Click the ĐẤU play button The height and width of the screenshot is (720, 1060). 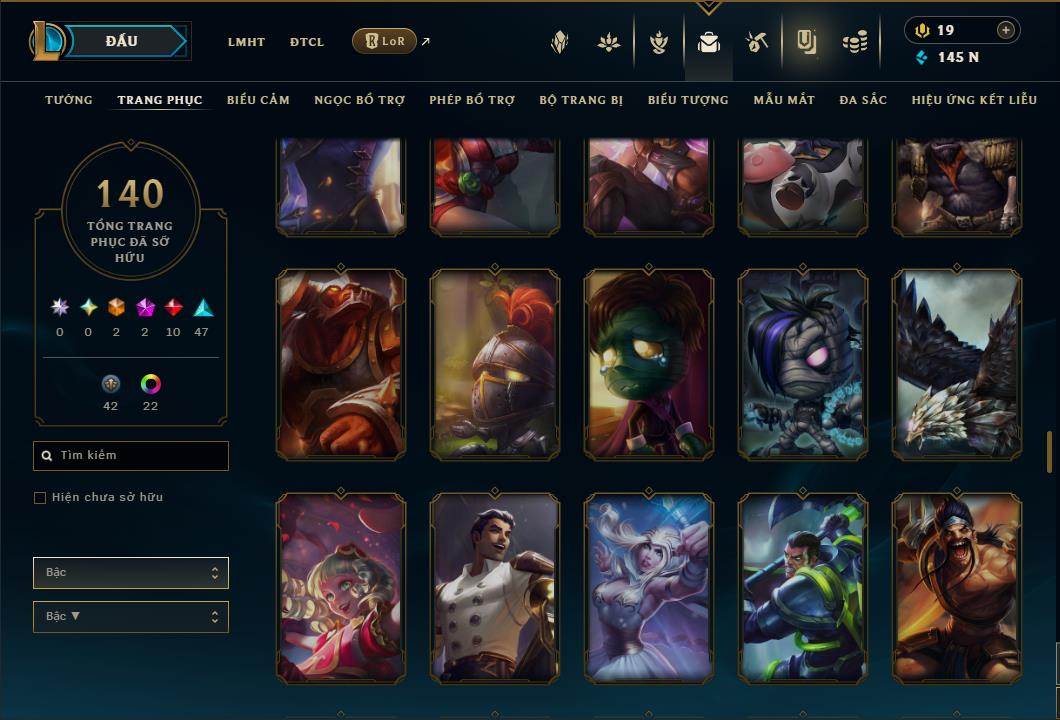[x=122, y=41]
